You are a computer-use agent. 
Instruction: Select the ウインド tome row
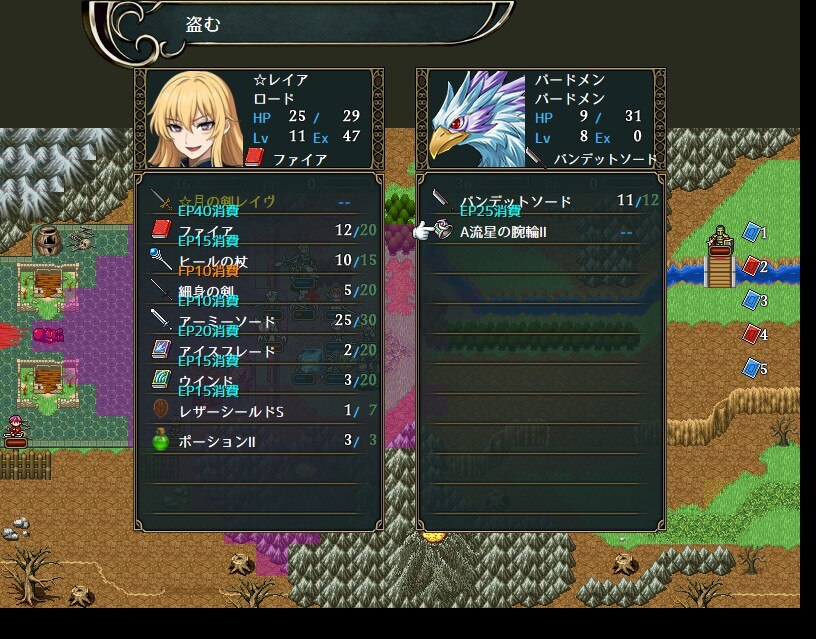point(258,381)
